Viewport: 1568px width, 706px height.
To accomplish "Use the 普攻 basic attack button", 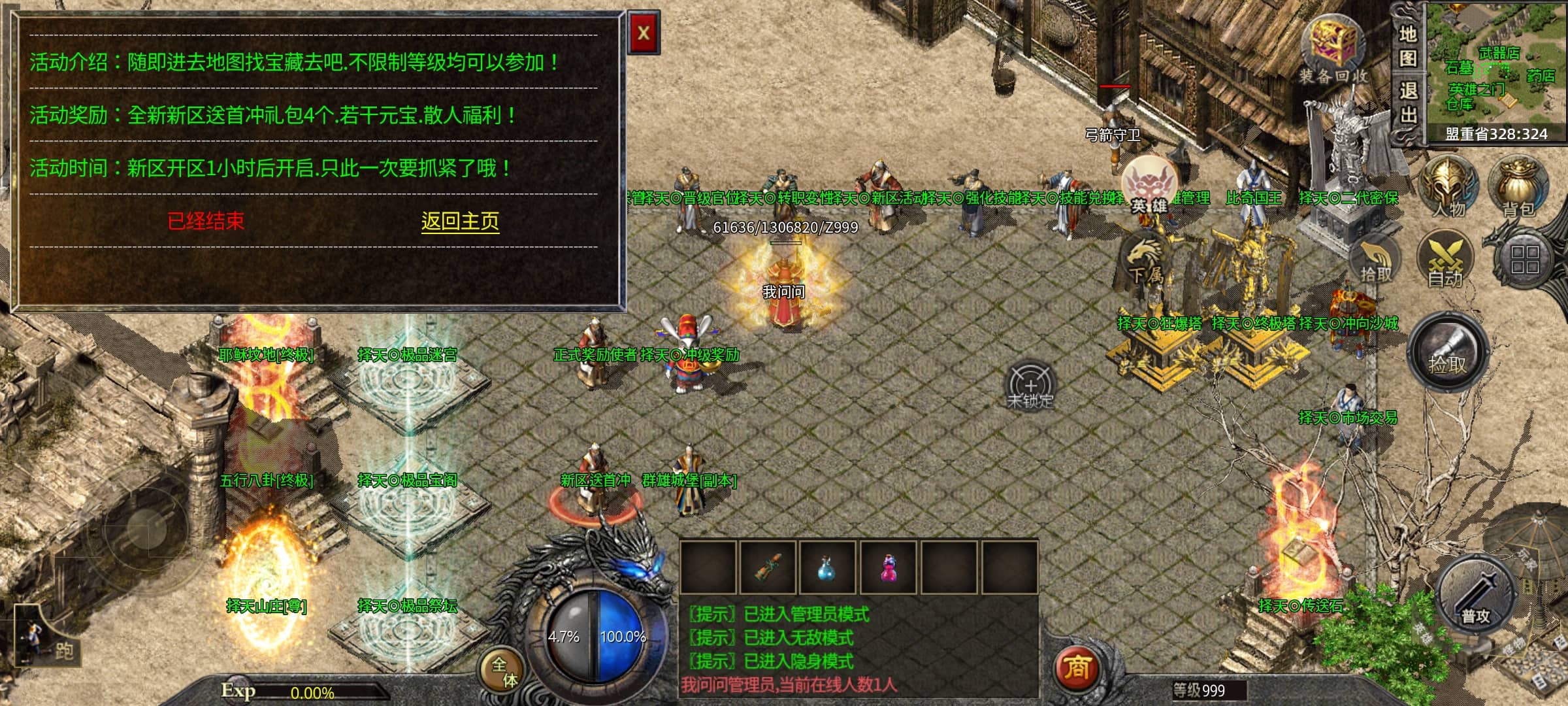I will click(1475, 598).
